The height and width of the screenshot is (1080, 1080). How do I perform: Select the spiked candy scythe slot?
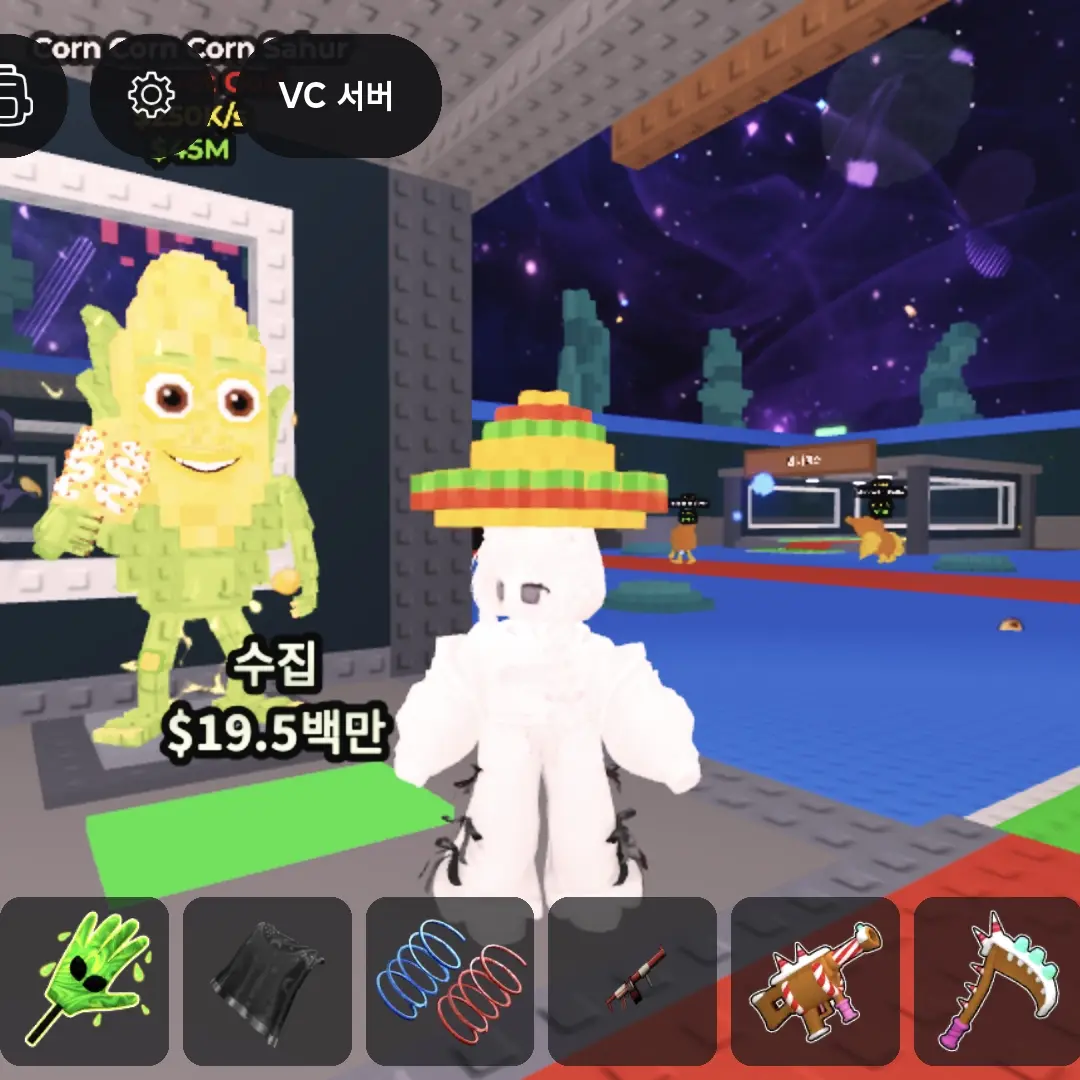[x=997, y=981]
